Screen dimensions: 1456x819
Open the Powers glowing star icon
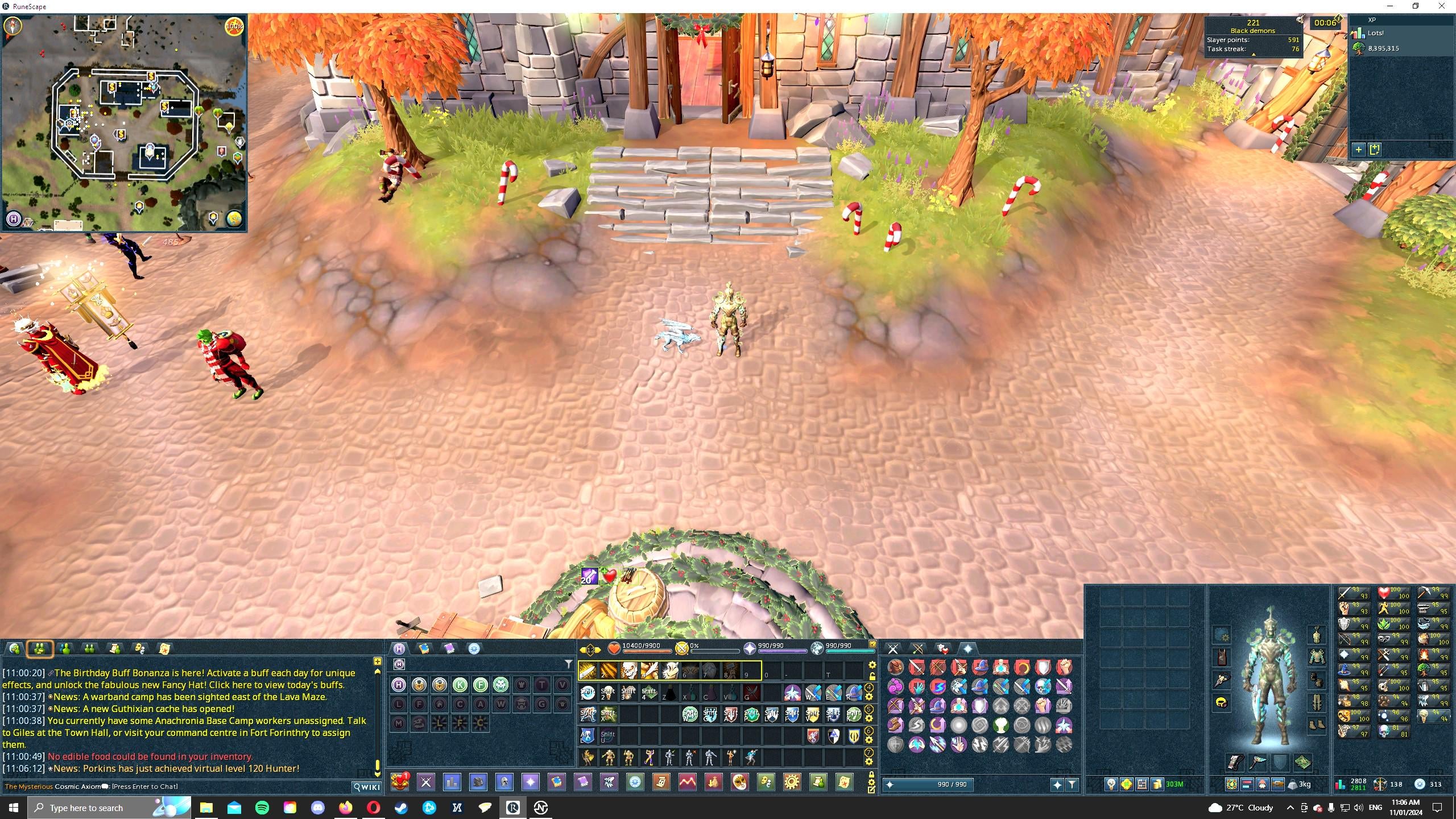tap(531, 782)
